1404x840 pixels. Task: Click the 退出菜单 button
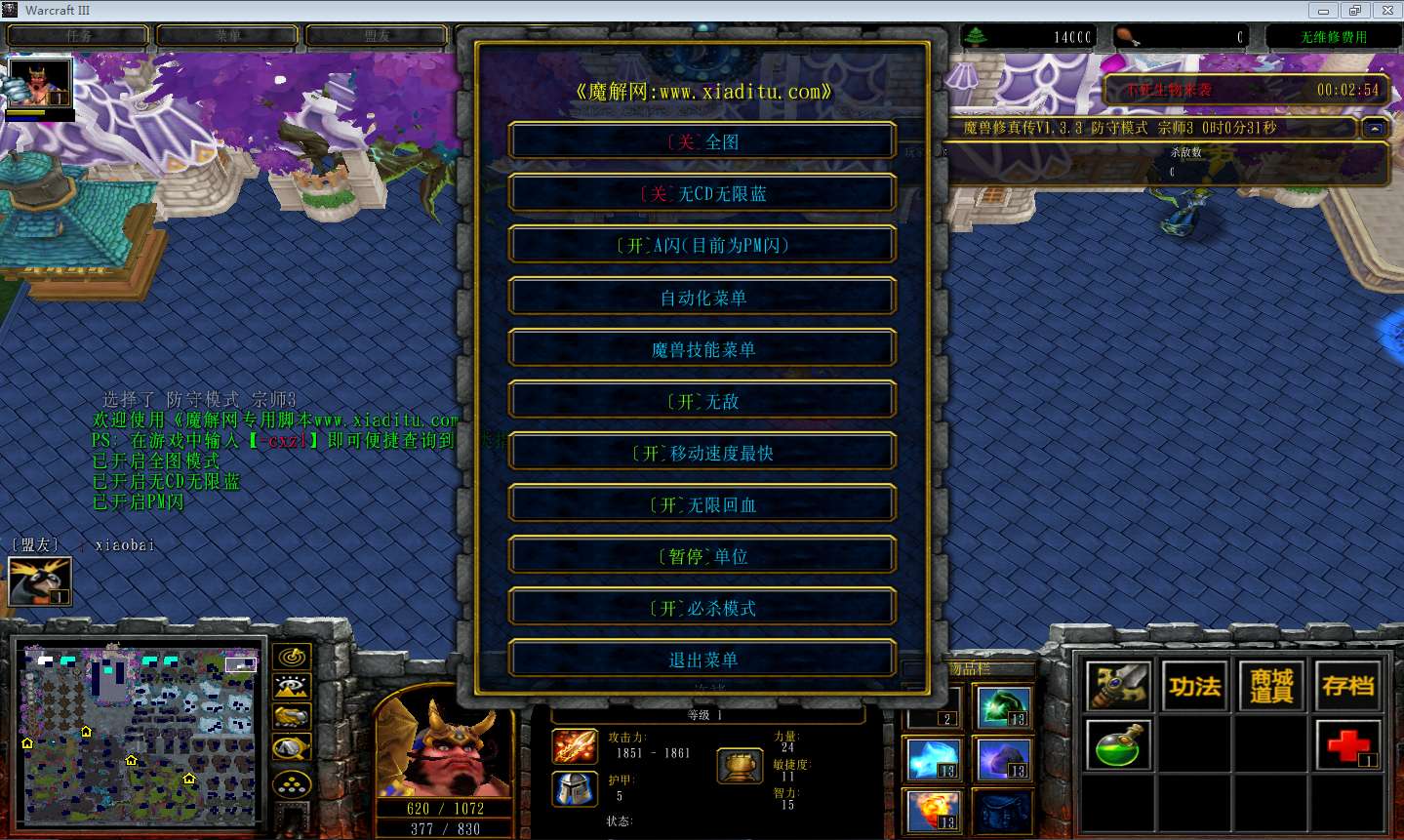click(702, 659)
